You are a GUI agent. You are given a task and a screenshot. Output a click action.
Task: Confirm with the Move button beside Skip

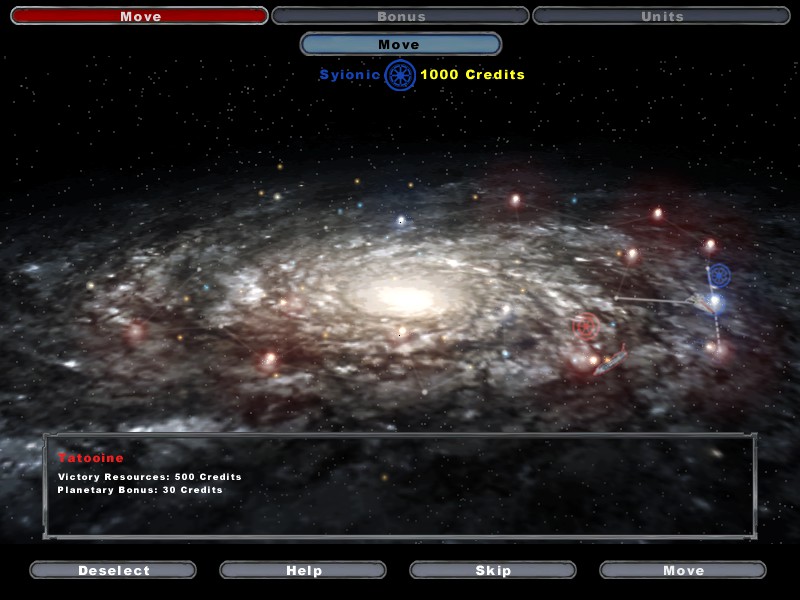[x=683, y=570]
